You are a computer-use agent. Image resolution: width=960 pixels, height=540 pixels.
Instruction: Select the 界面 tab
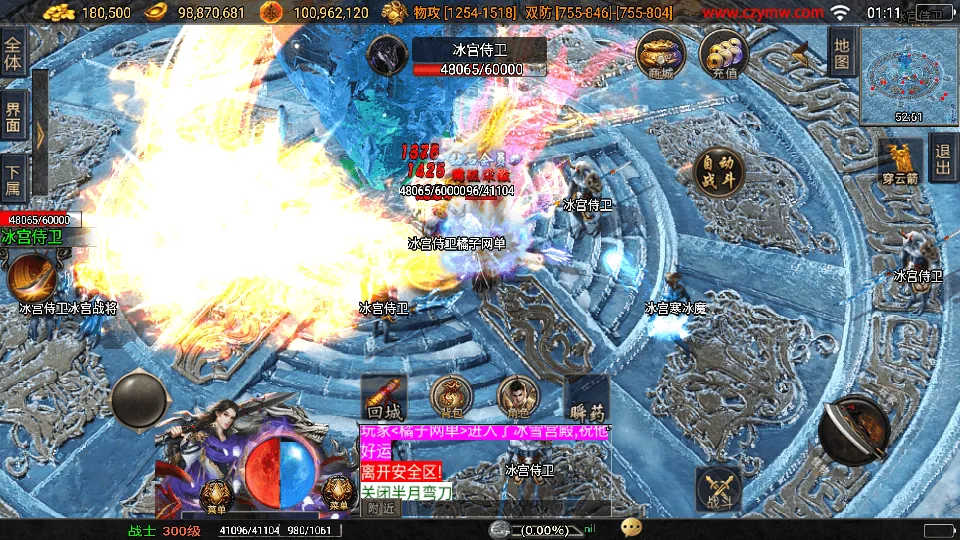click(x=13, y=118)
